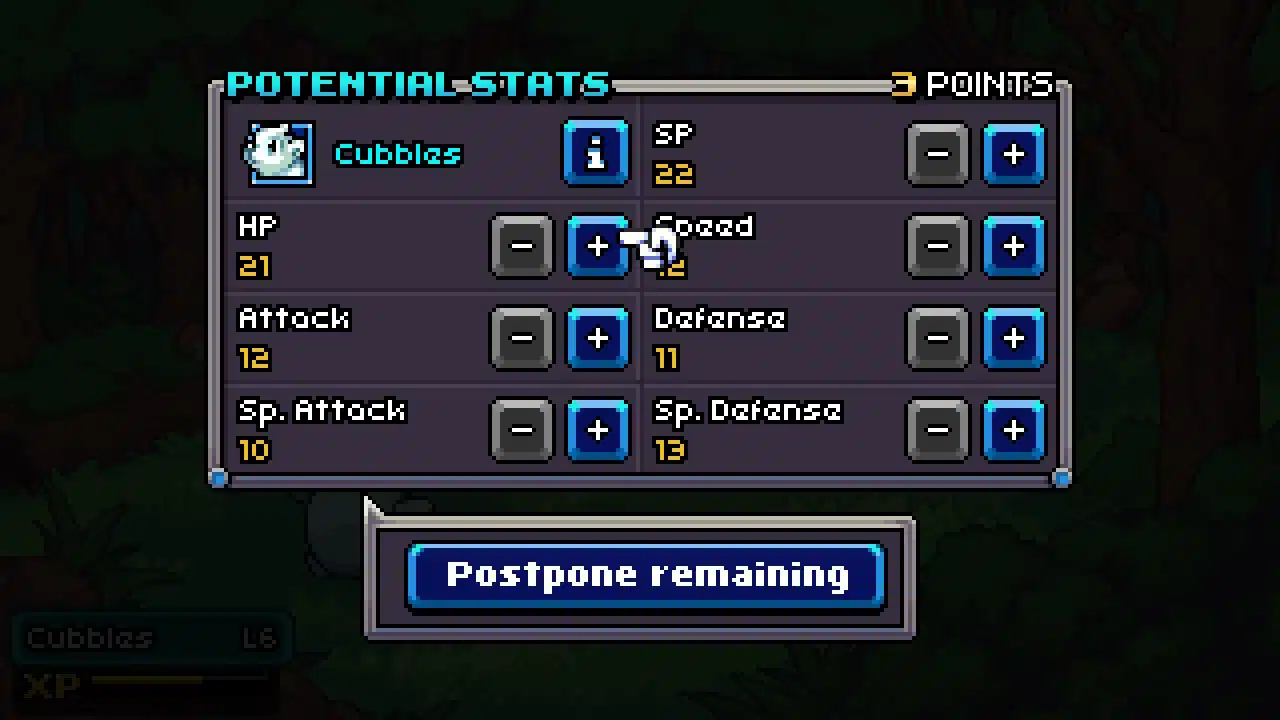Screen dimensions: 1280x720
Task: Decrease the Defense stat
Action: 937,338
